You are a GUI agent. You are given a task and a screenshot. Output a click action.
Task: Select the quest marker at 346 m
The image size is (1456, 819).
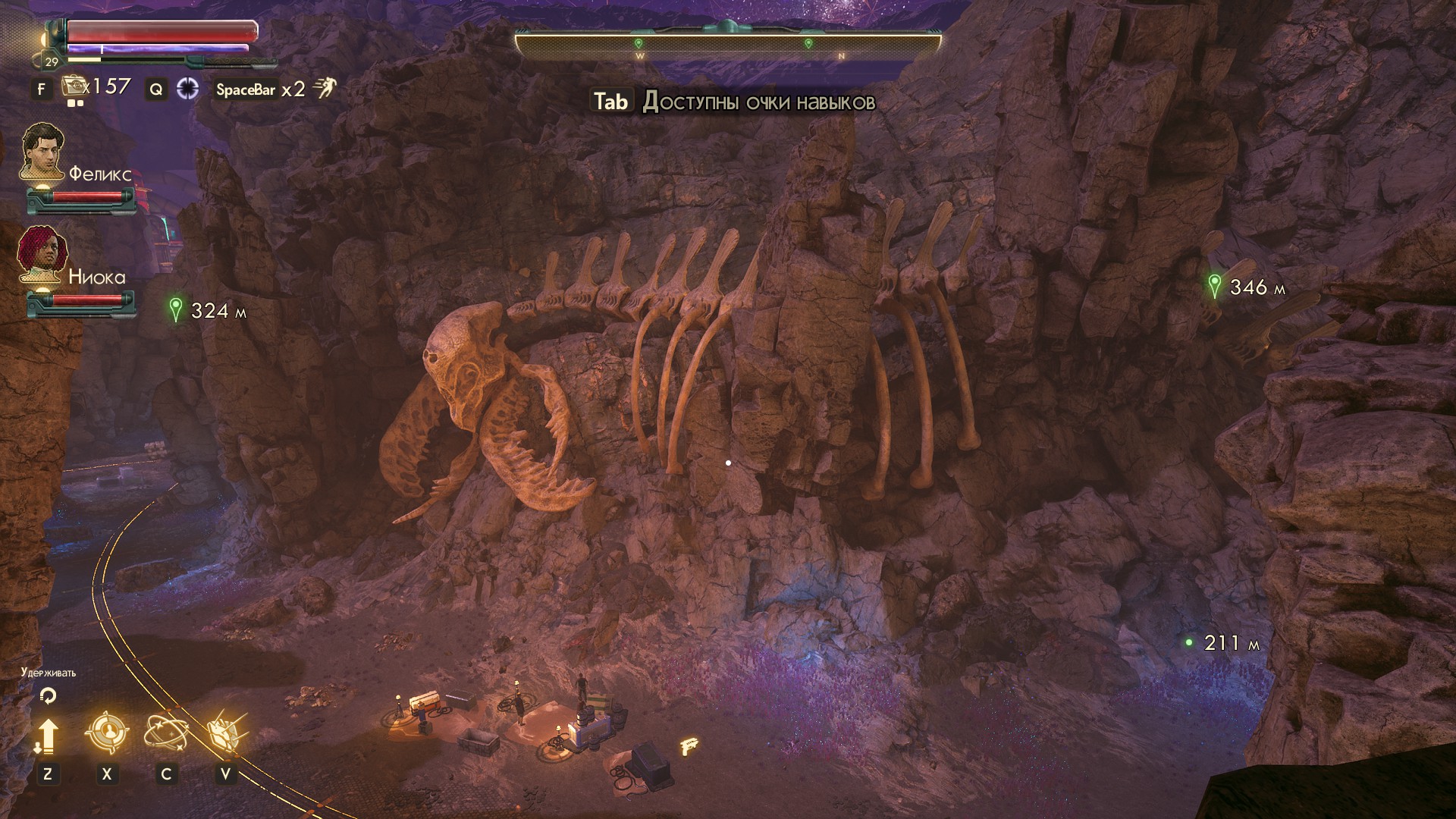click(x=1214, y=286)
